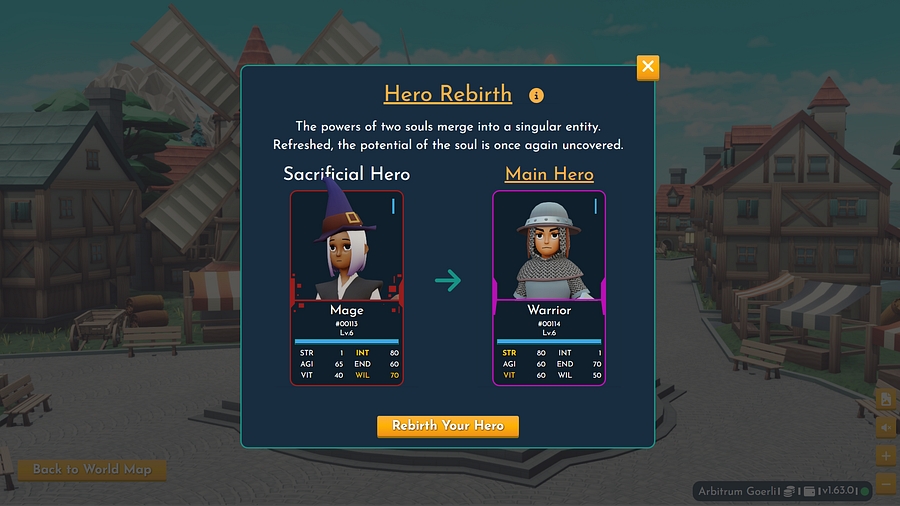Click the coin stack icon in status bar
The width and height of the screenshot is (900, 506).
(789, 491)
